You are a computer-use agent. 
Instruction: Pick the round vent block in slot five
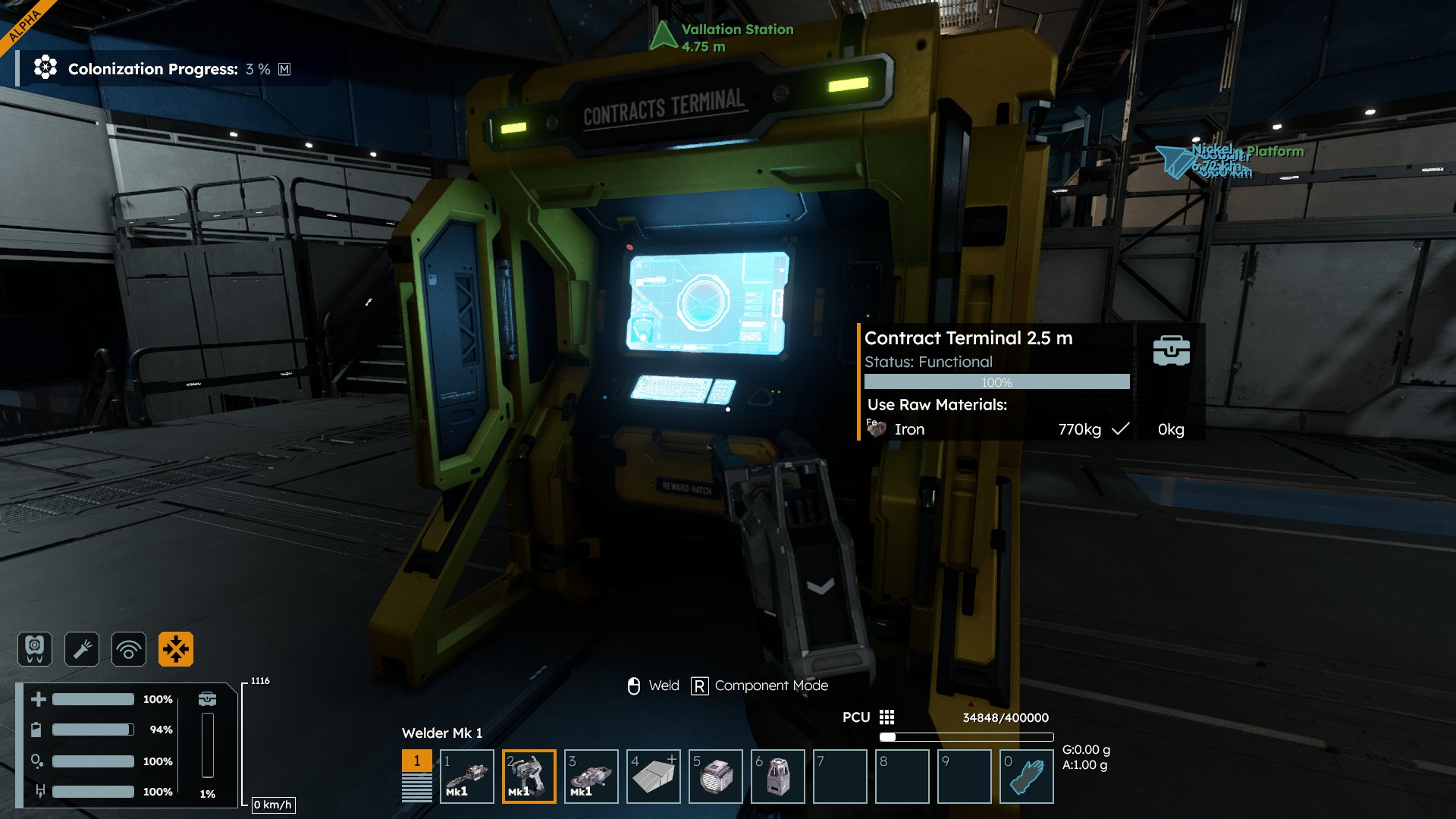point(715,776)
